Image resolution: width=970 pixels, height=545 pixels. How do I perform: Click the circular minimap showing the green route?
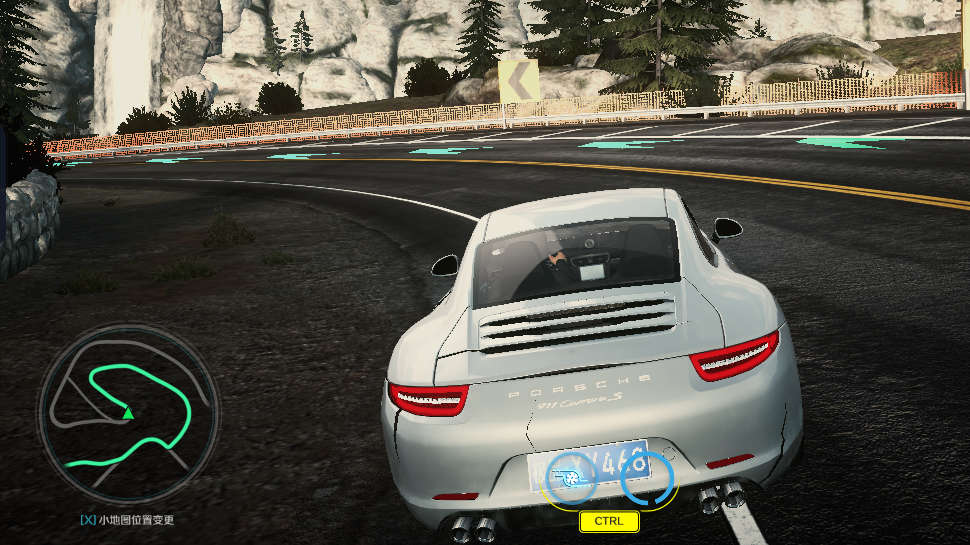point(127,413)
